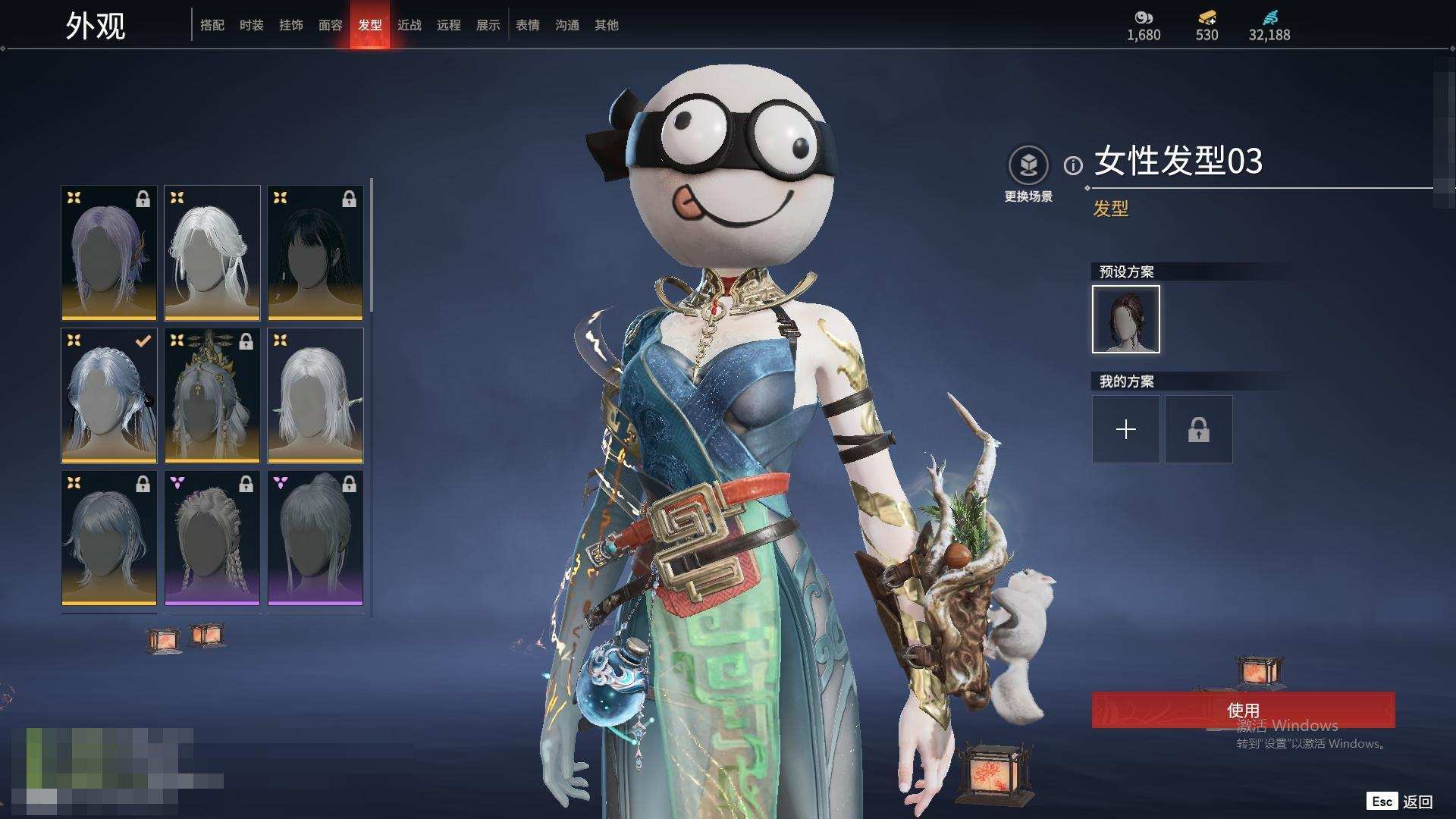Screen dimensions: 1456x819
Task: Click the info icon beside 女性发型03
Action: pos(1073,165)
